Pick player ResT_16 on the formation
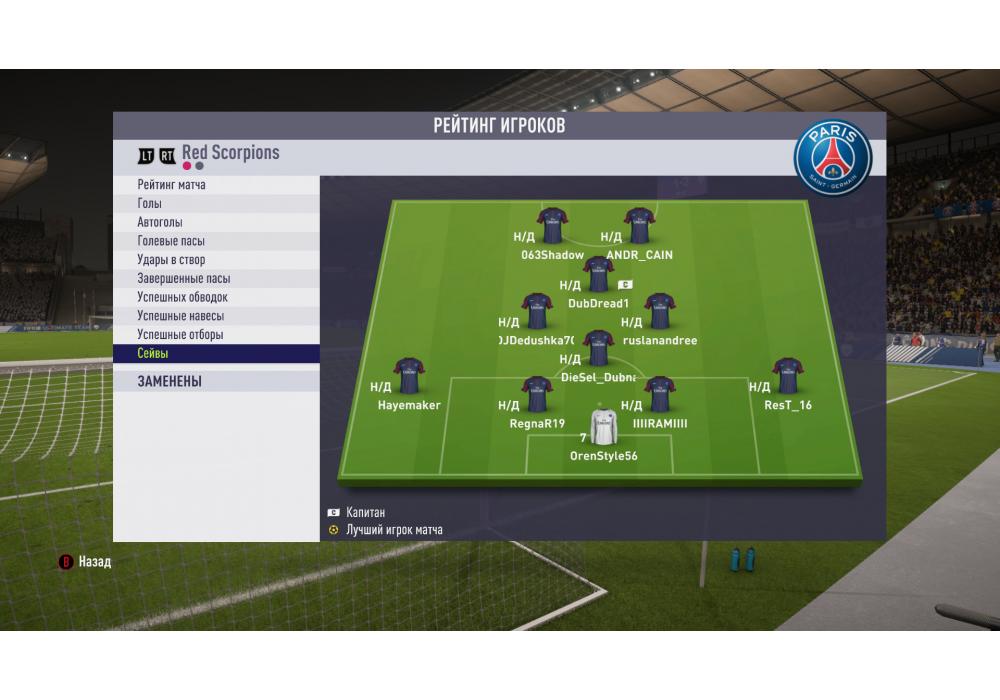Viewport: 1000px width, 700px height. [788, 376]
